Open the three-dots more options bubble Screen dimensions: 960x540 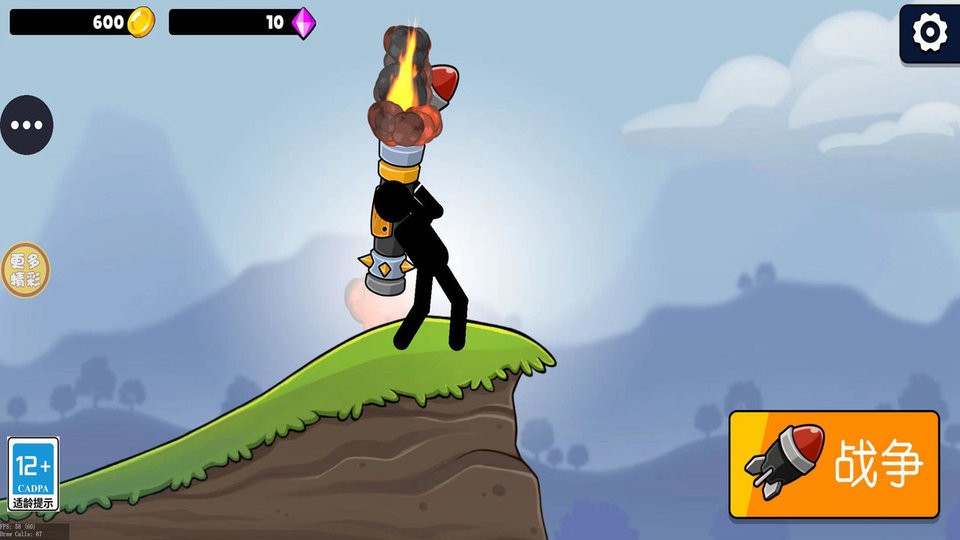tap(26, 125)
